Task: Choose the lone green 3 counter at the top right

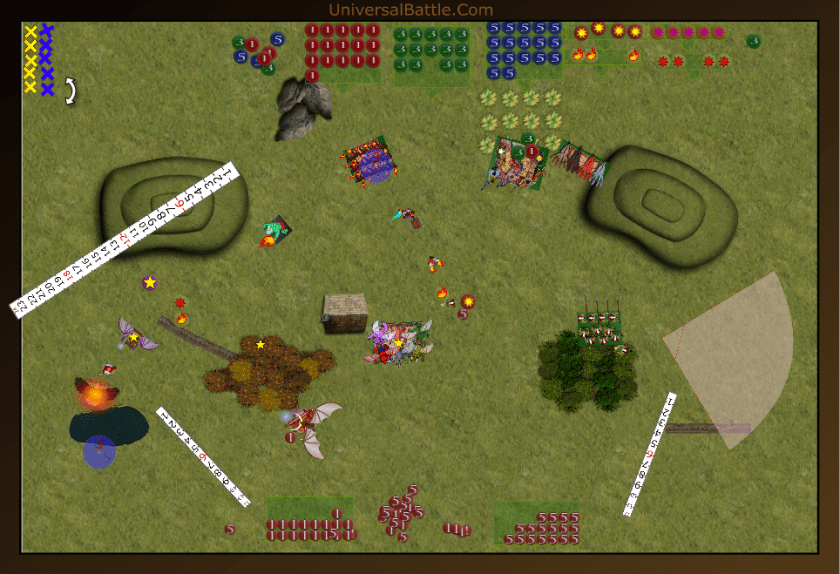Action: pyautogui.click(x=753, y=41)
